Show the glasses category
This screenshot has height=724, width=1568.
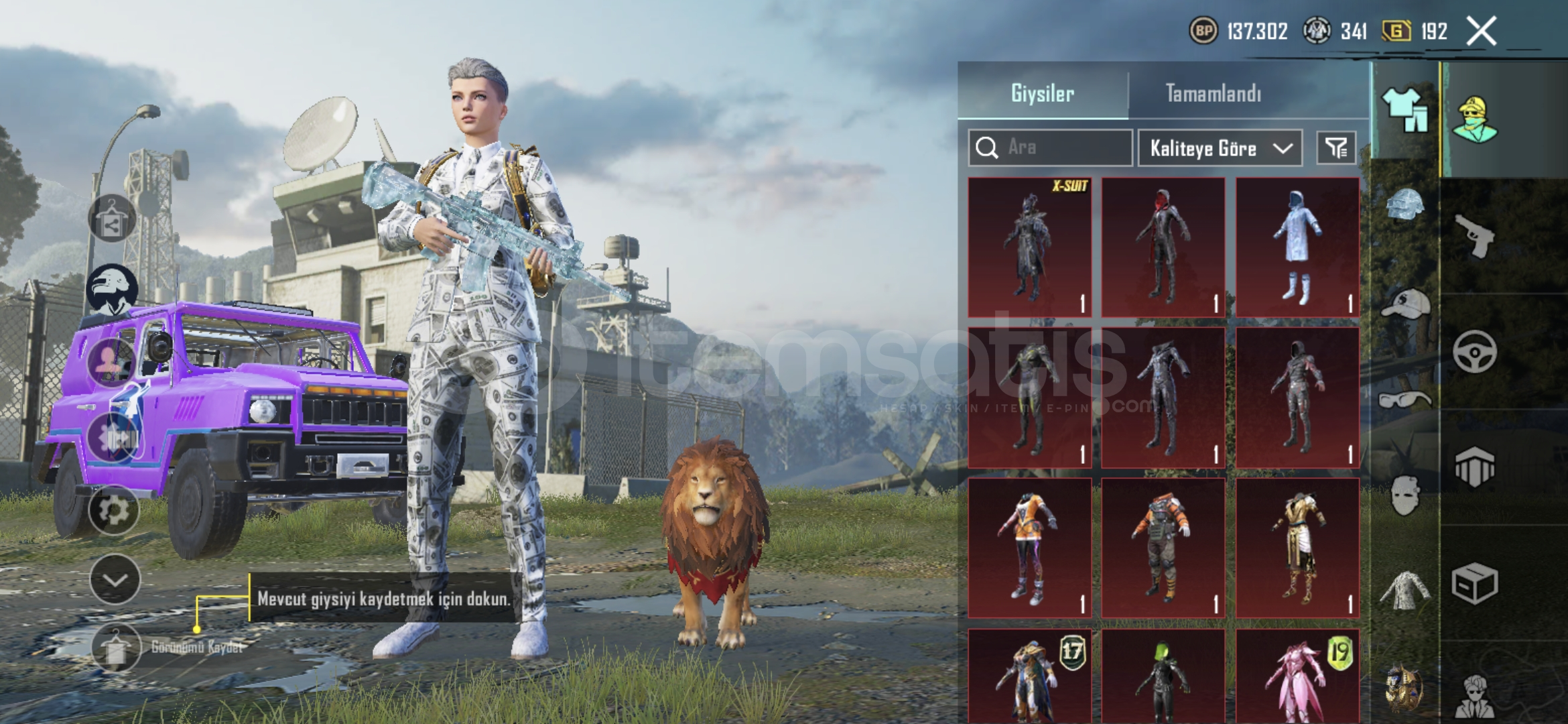1404,400
